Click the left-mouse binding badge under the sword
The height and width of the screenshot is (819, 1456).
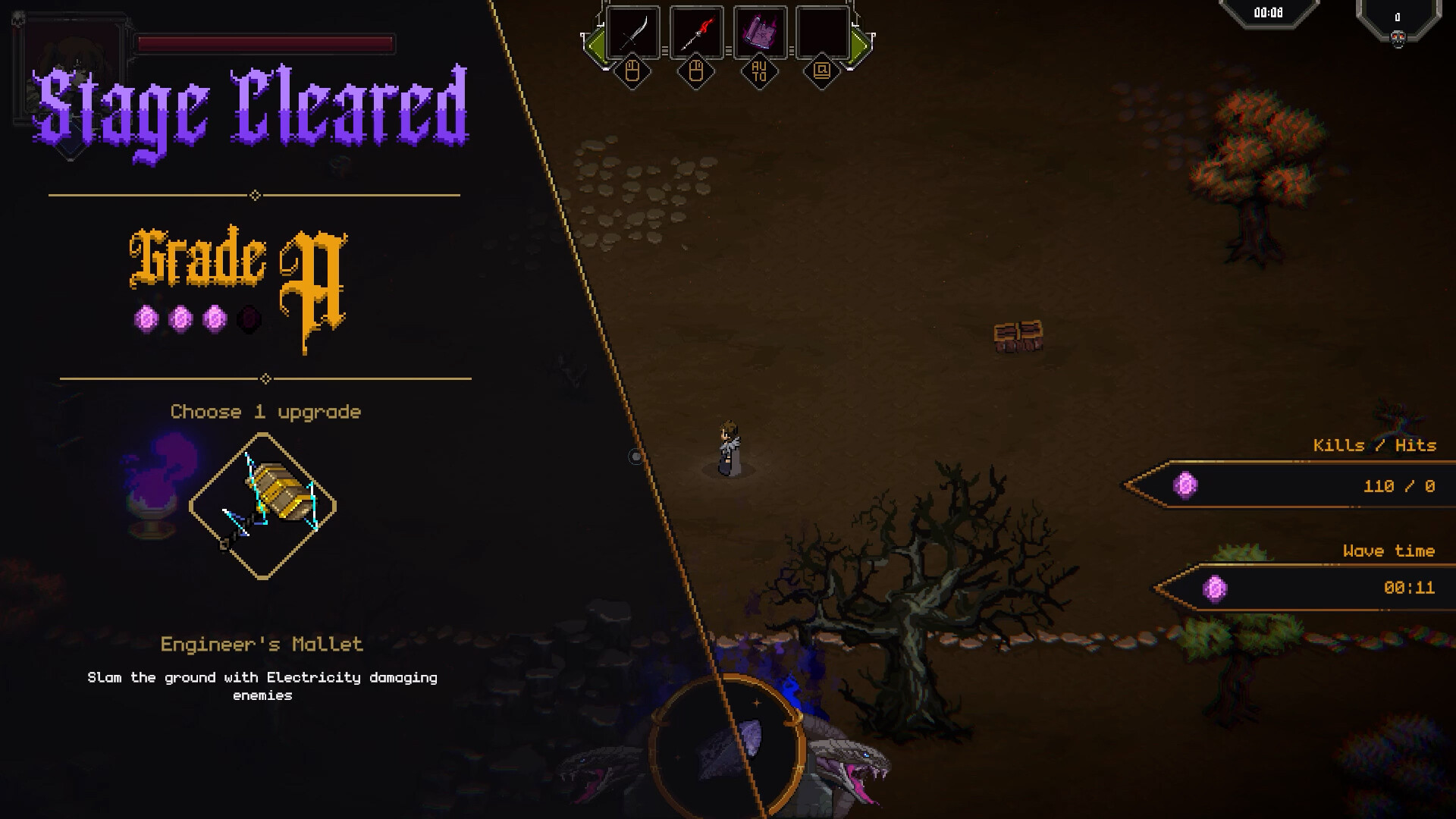632,72
